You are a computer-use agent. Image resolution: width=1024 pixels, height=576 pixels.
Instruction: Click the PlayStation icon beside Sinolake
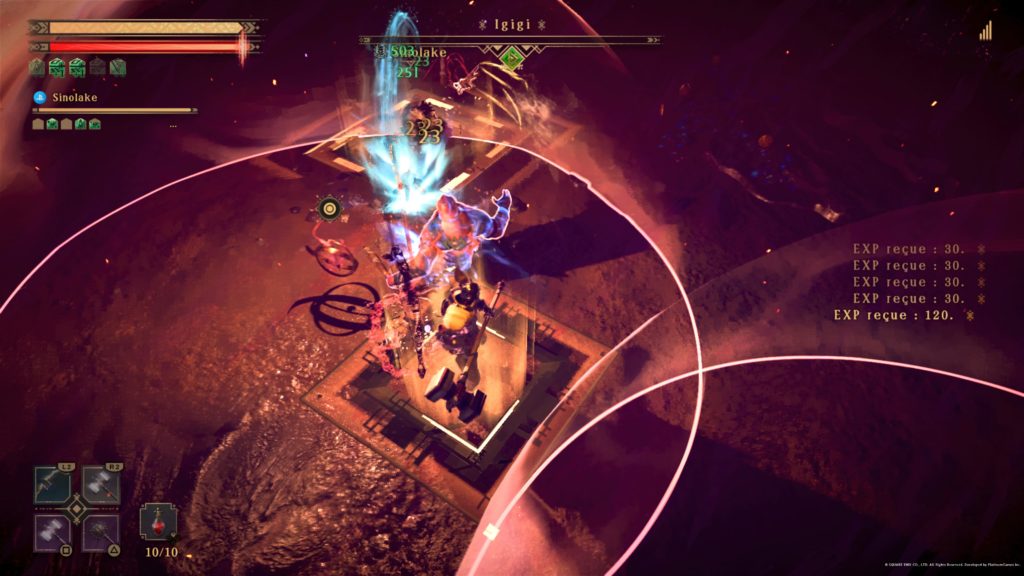tap(39, 97)
